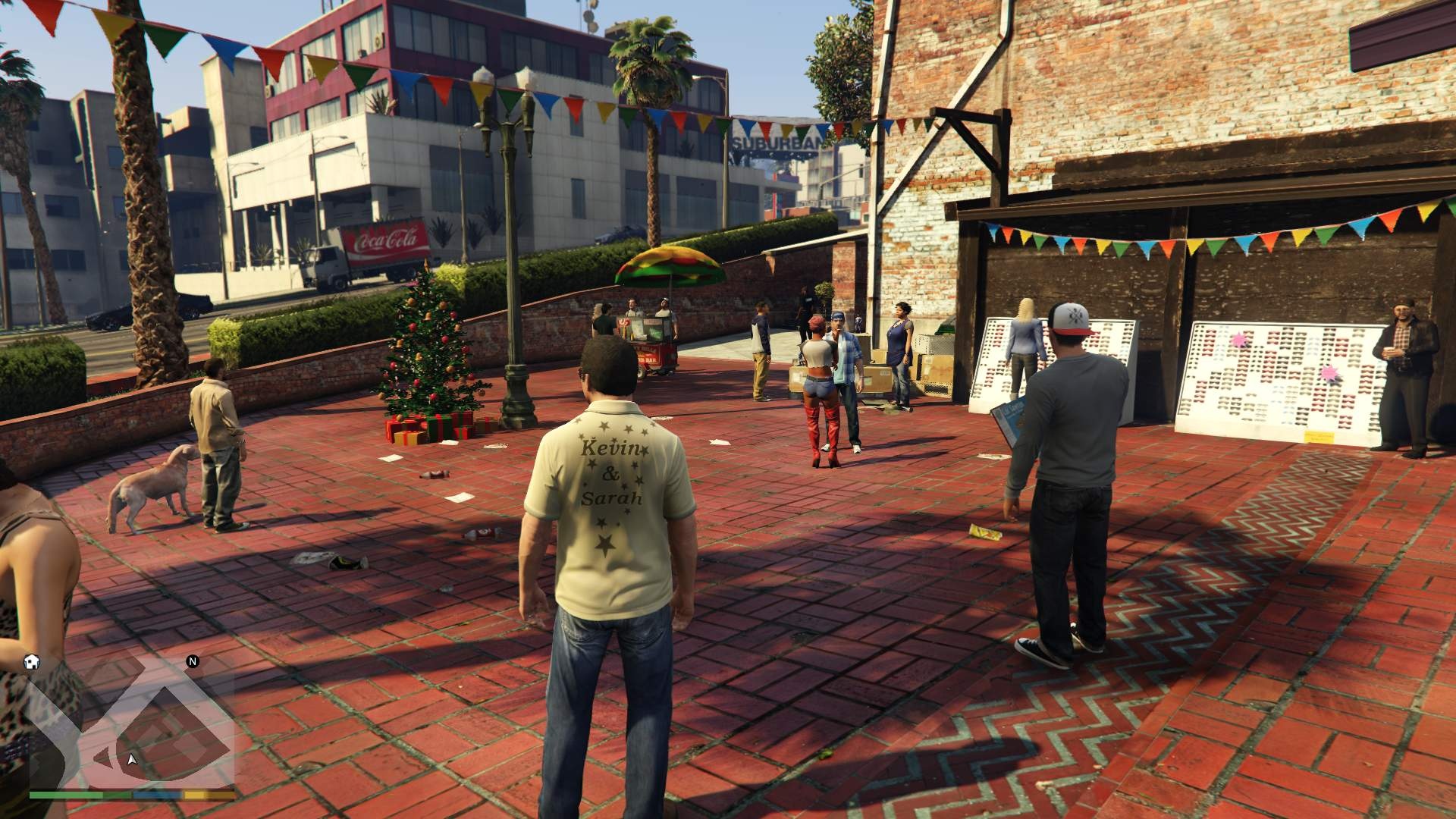
Task: Select the north compass marker on minimap
Action: [x=193, y=661]
